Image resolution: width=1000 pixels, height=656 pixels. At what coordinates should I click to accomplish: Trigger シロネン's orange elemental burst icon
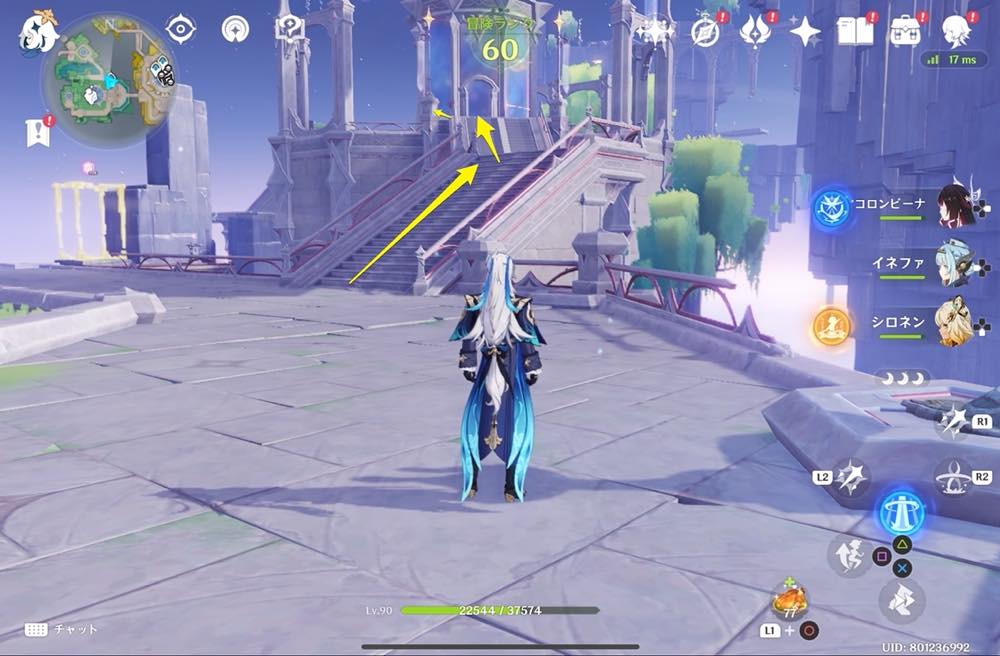coord(831,326)
